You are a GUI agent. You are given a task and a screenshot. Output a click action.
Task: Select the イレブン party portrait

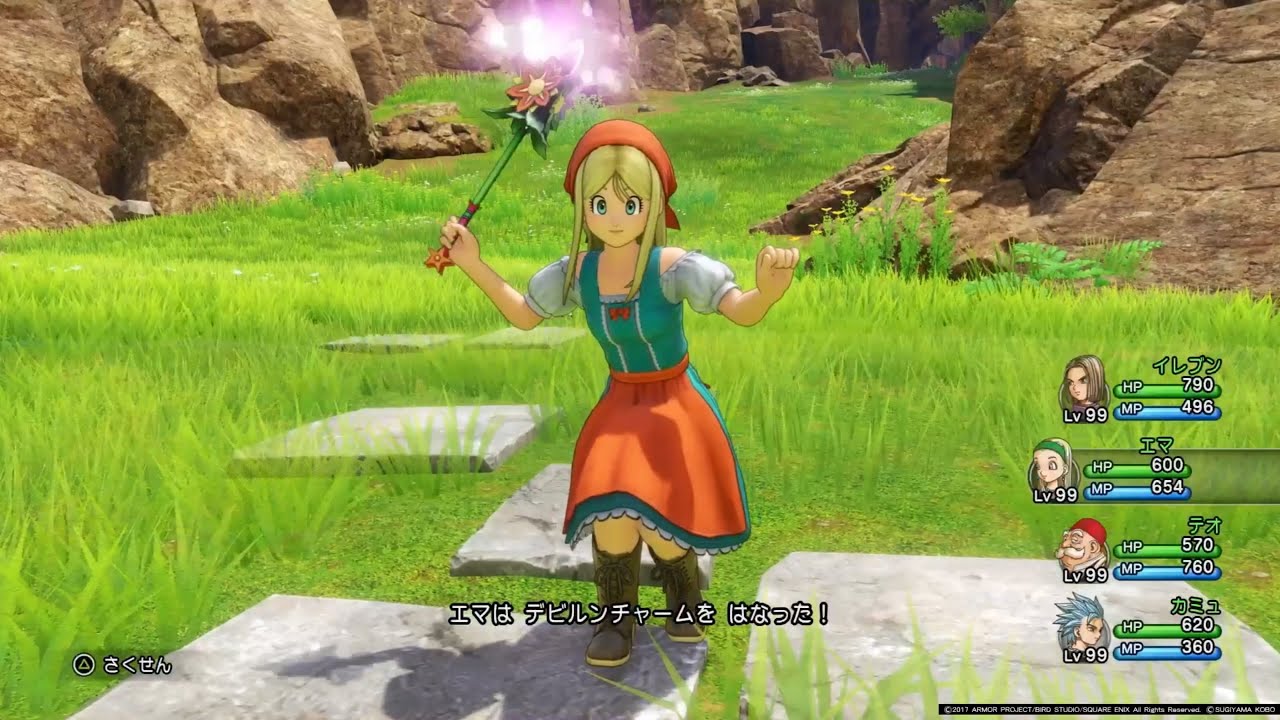pos(1082,381)
